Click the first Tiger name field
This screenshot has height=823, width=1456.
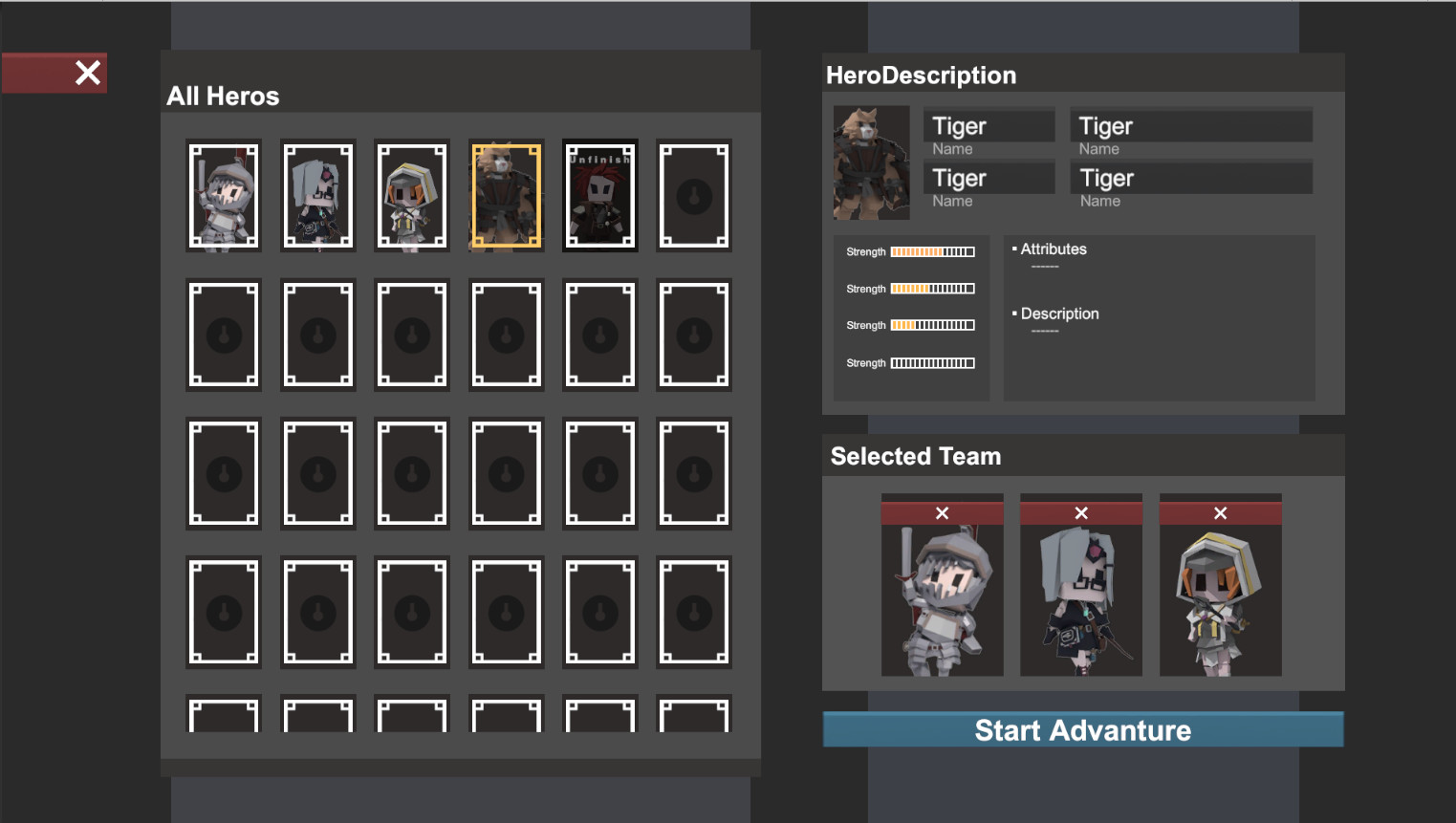pos(989,125)
